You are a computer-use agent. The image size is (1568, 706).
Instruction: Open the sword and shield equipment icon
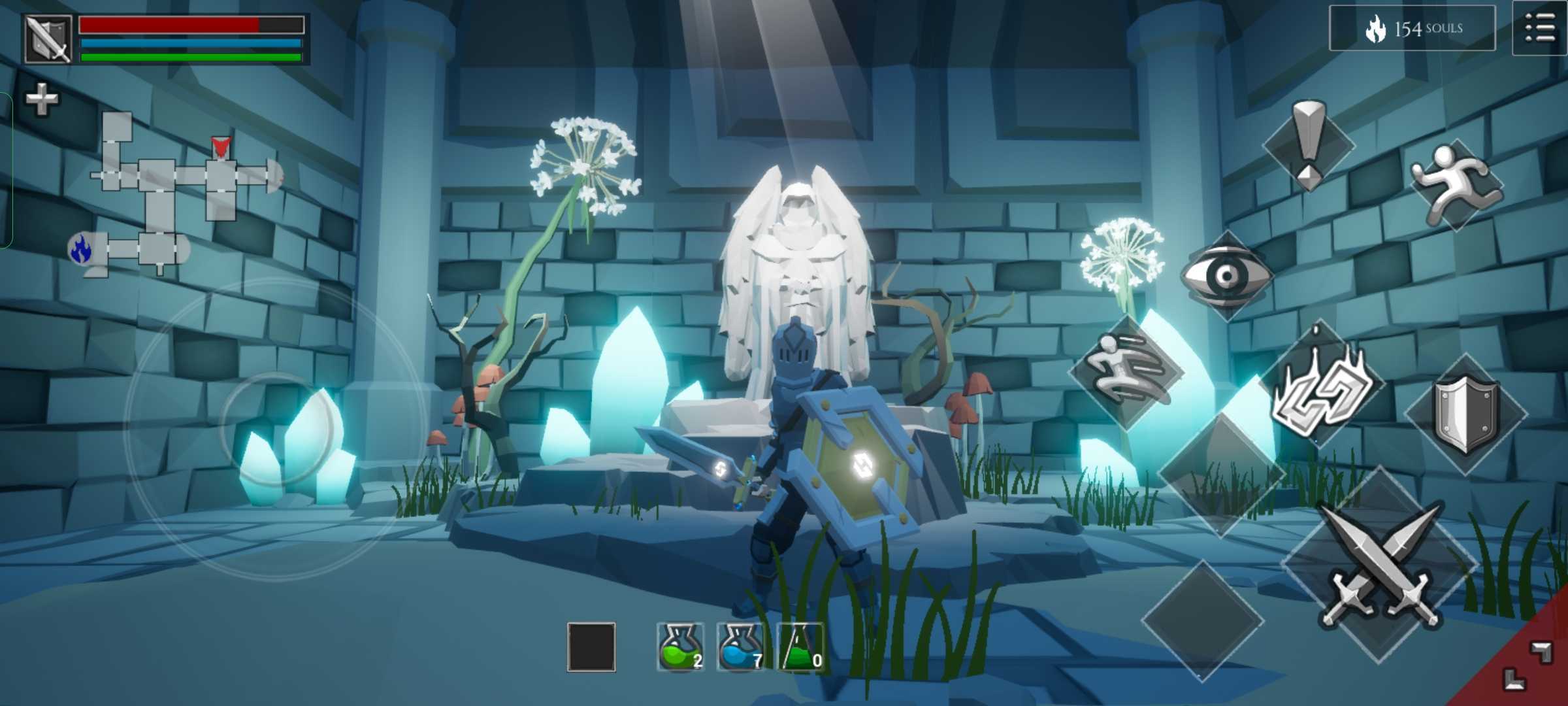[48, 39]
